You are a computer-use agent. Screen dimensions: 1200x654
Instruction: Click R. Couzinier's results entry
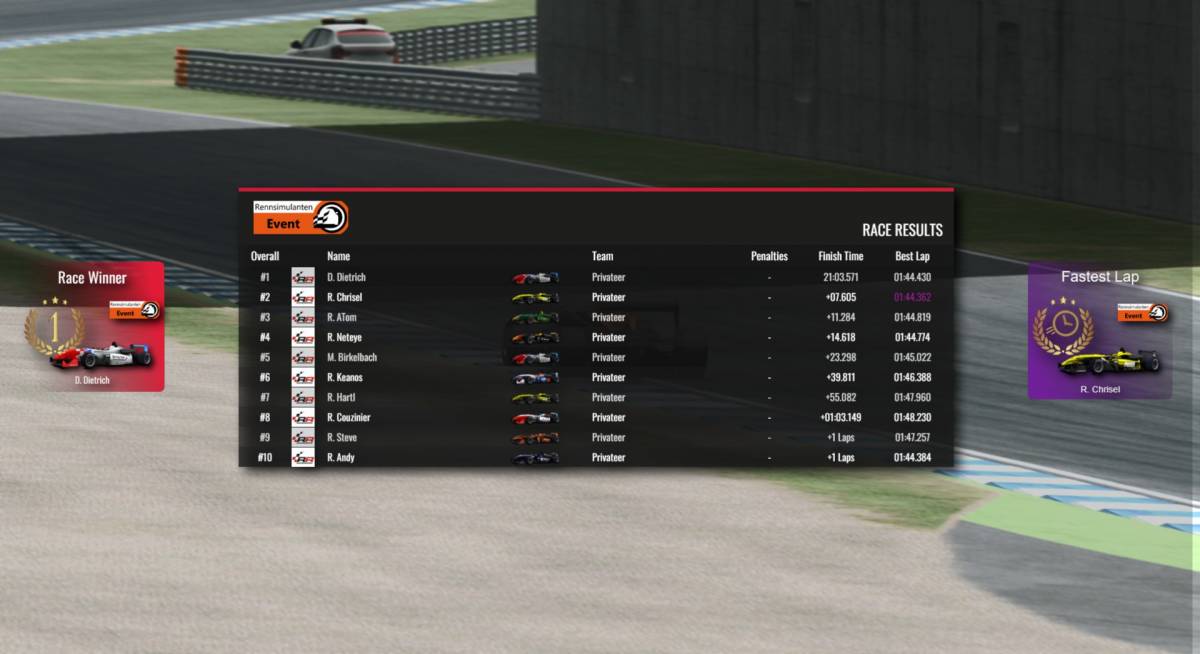pos(595,417)
